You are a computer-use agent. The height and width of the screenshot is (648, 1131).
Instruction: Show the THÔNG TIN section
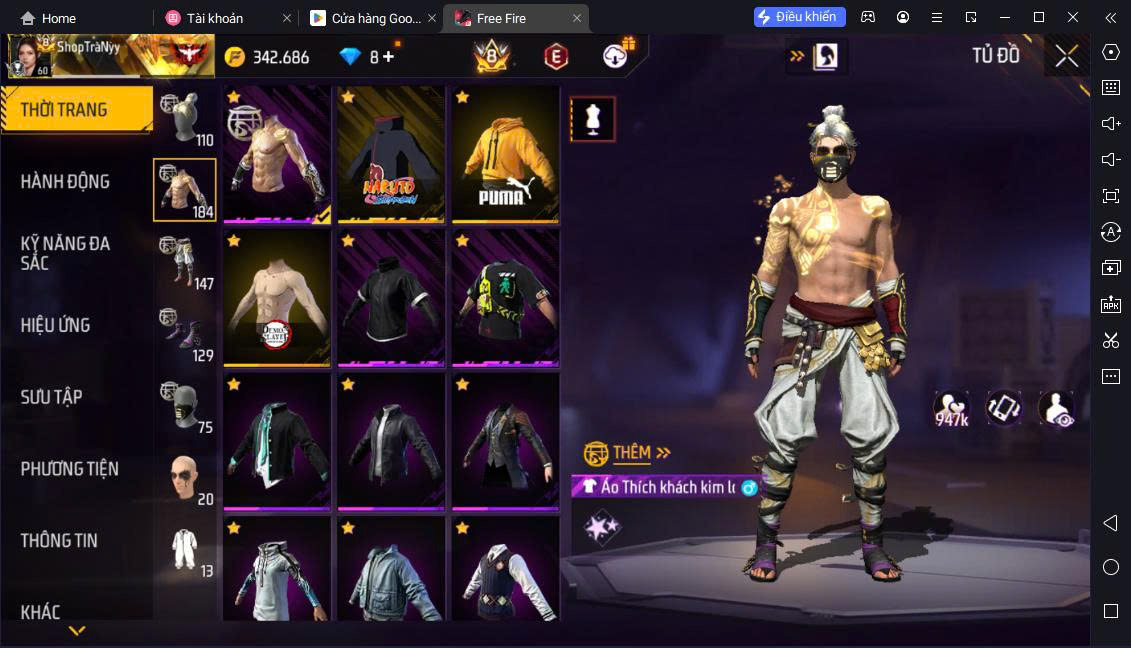[x=59, y=541]
